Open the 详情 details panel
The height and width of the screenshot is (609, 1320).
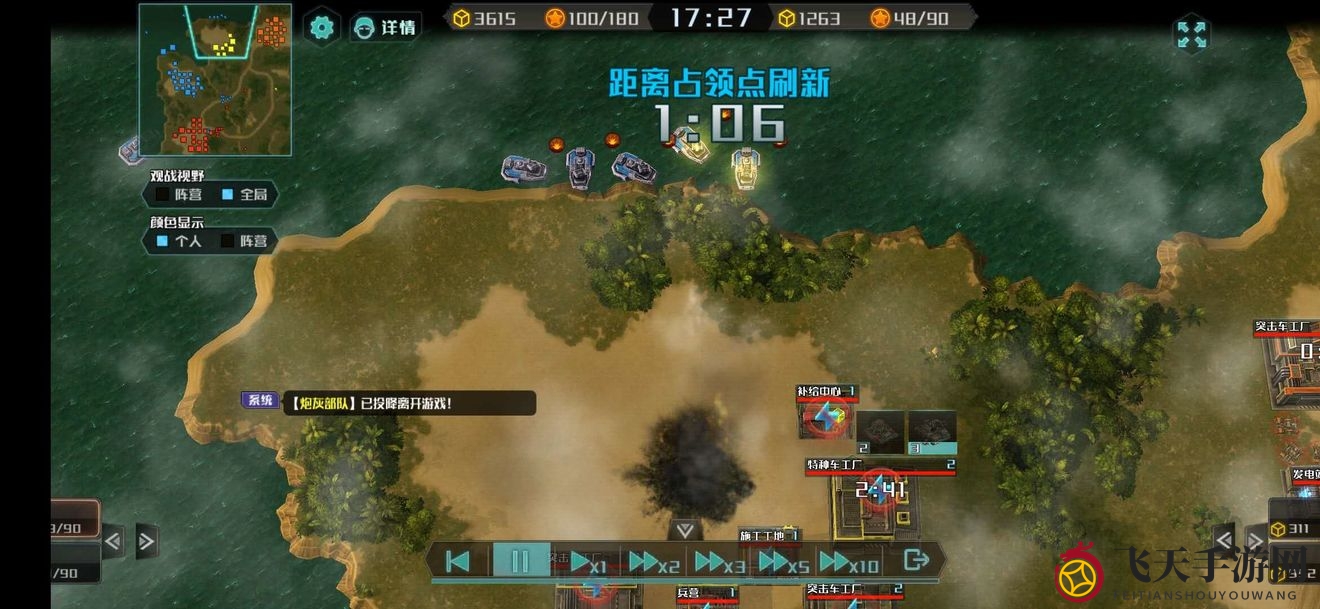(x=386, y=27)
